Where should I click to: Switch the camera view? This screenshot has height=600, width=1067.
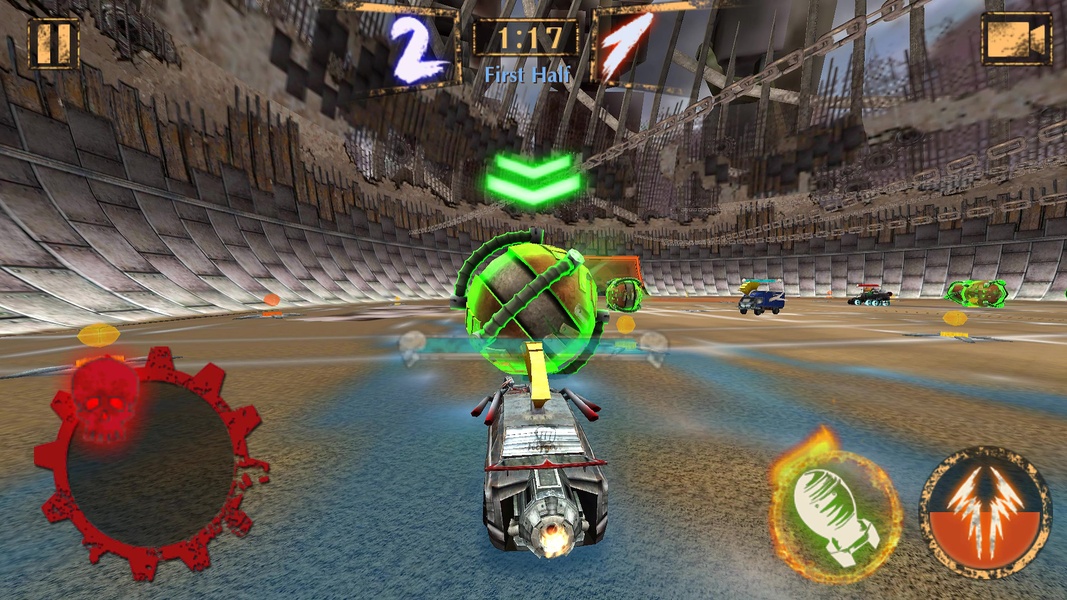tap(1016, 39)
